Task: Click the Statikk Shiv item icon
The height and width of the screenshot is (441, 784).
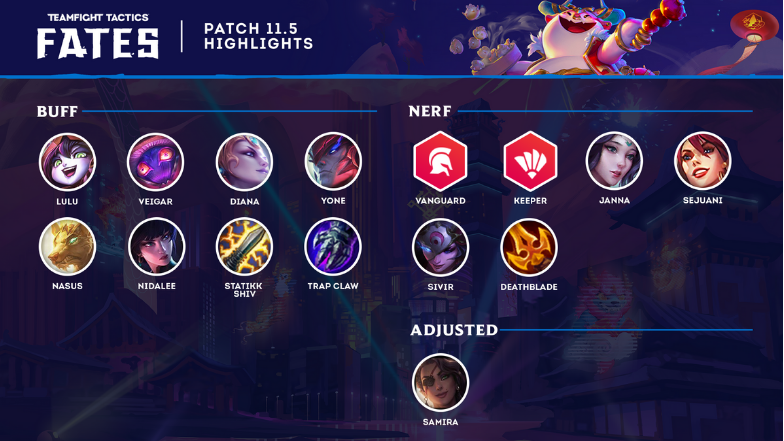Action: [244, 247]
